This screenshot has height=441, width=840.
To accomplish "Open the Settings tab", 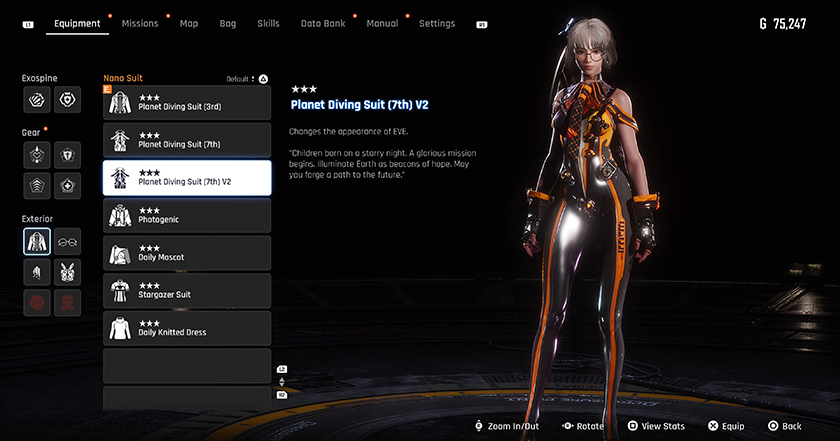I will 437,23.
